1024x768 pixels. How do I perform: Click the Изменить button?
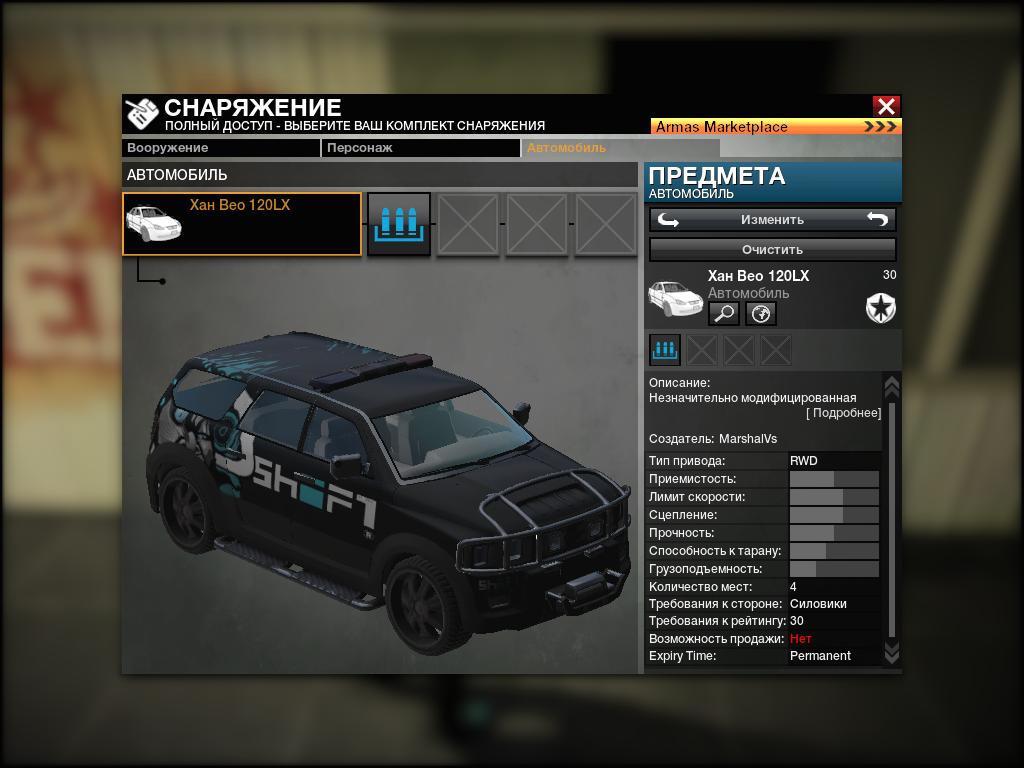click(x=772, y=219)
